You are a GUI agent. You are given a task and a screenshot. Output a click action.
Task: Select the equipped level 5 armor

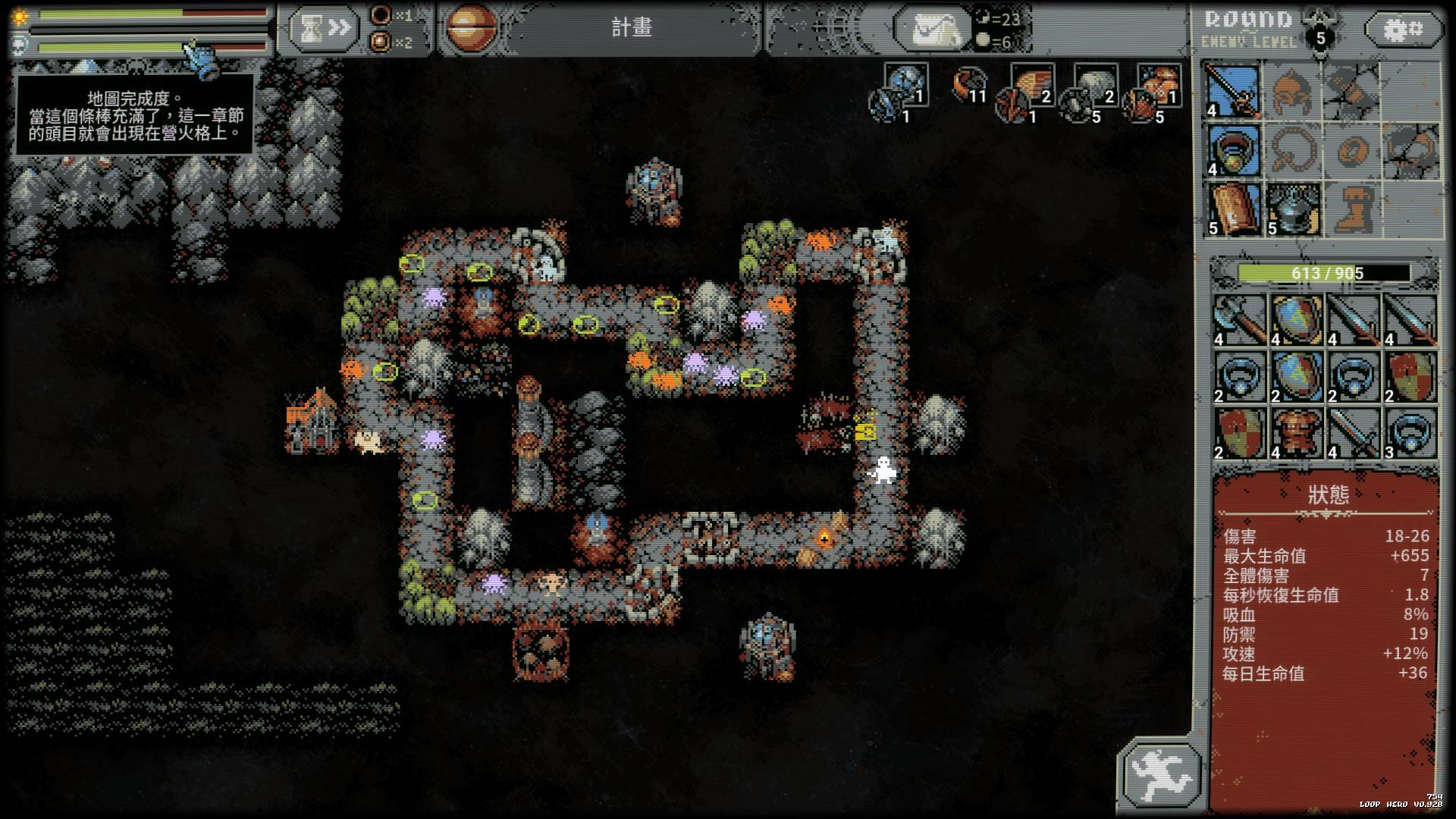coord(1292,209)
